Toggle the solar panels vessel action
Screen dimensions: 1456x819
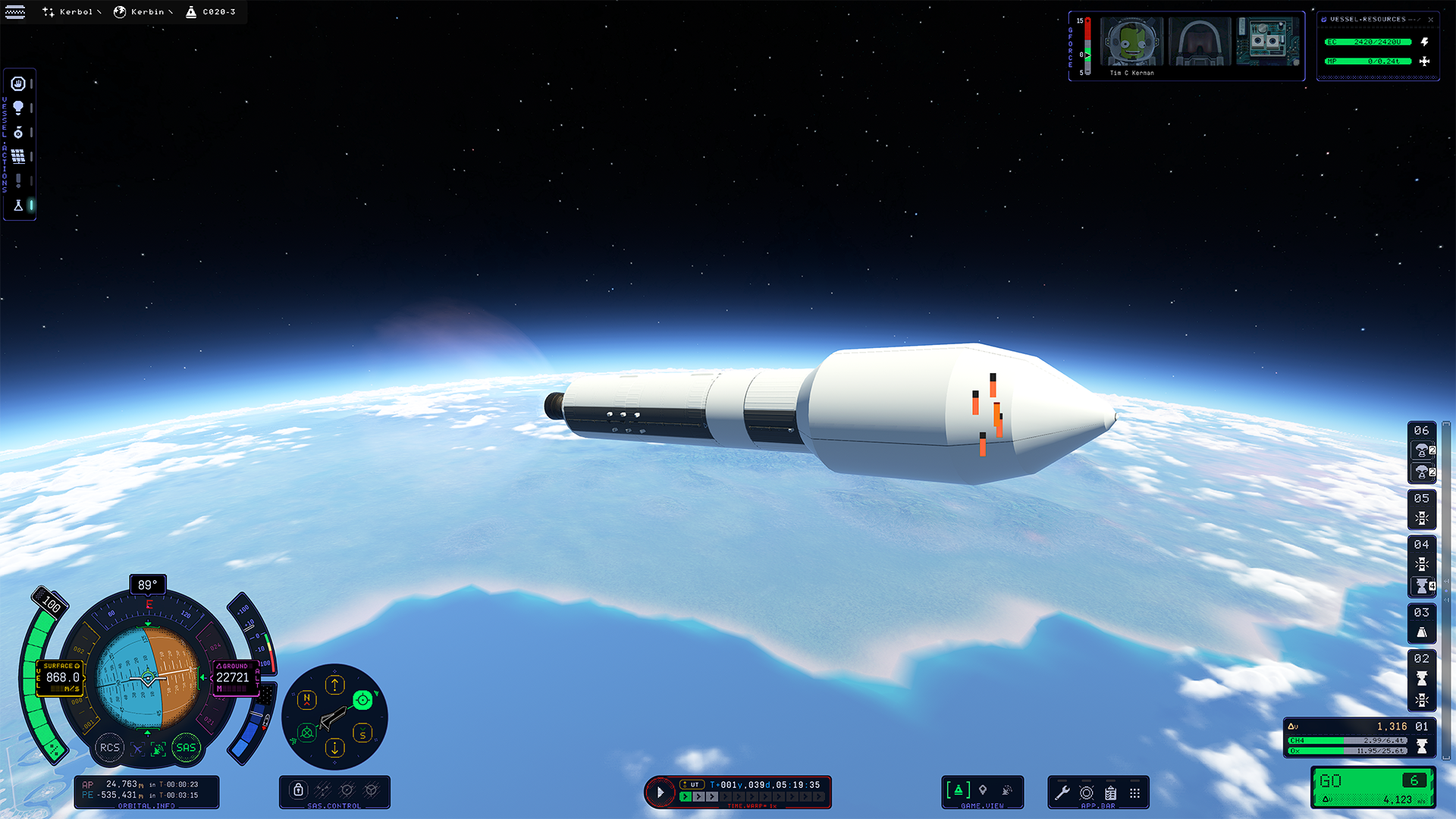[x=18, y=156]
